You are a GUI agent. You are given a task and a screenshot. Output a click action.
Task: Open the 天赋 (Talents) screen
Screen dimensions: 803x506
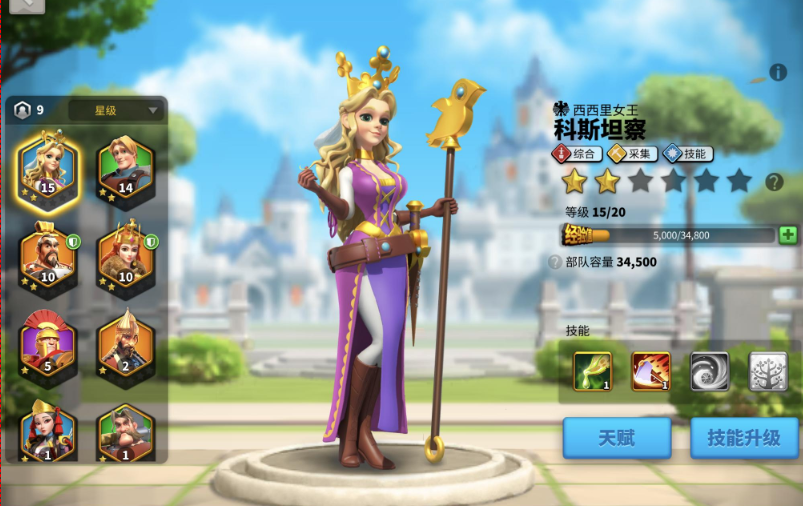[617, 438]
